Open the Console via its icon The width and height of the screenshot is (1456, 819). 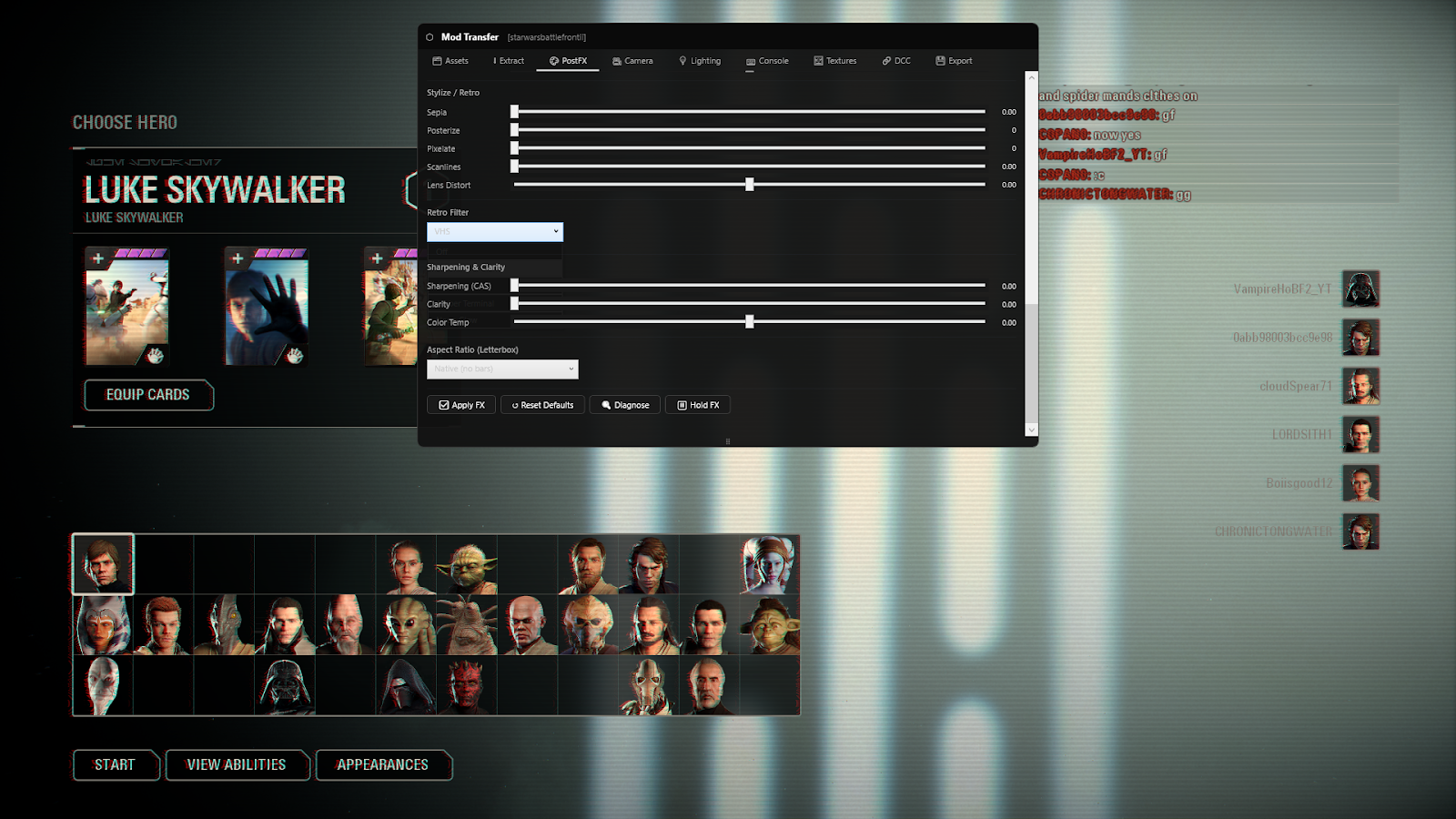[749, 61]
